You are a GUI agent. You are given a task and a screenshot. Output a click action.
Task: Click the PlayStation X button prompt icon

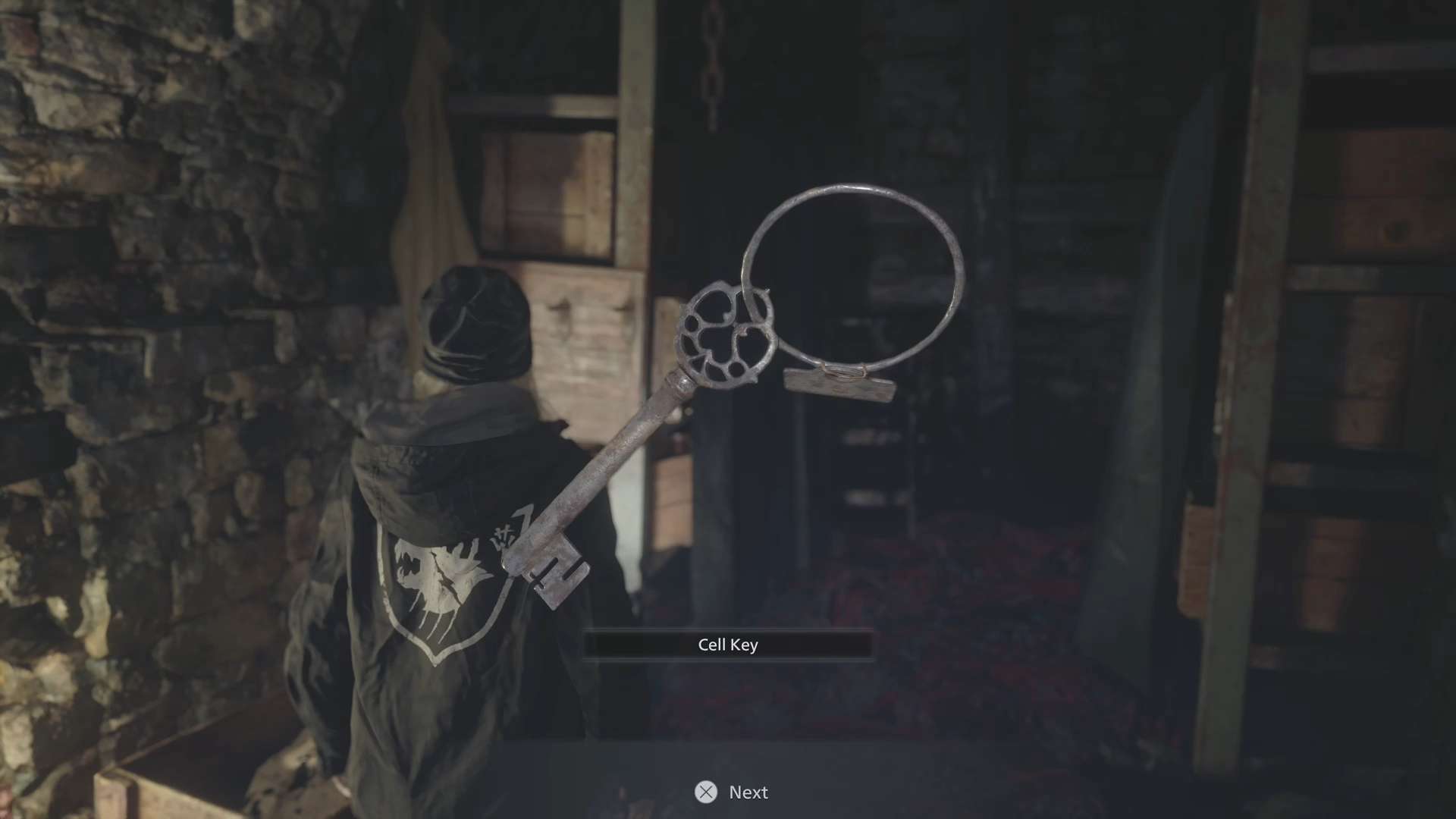pos(708,792)
